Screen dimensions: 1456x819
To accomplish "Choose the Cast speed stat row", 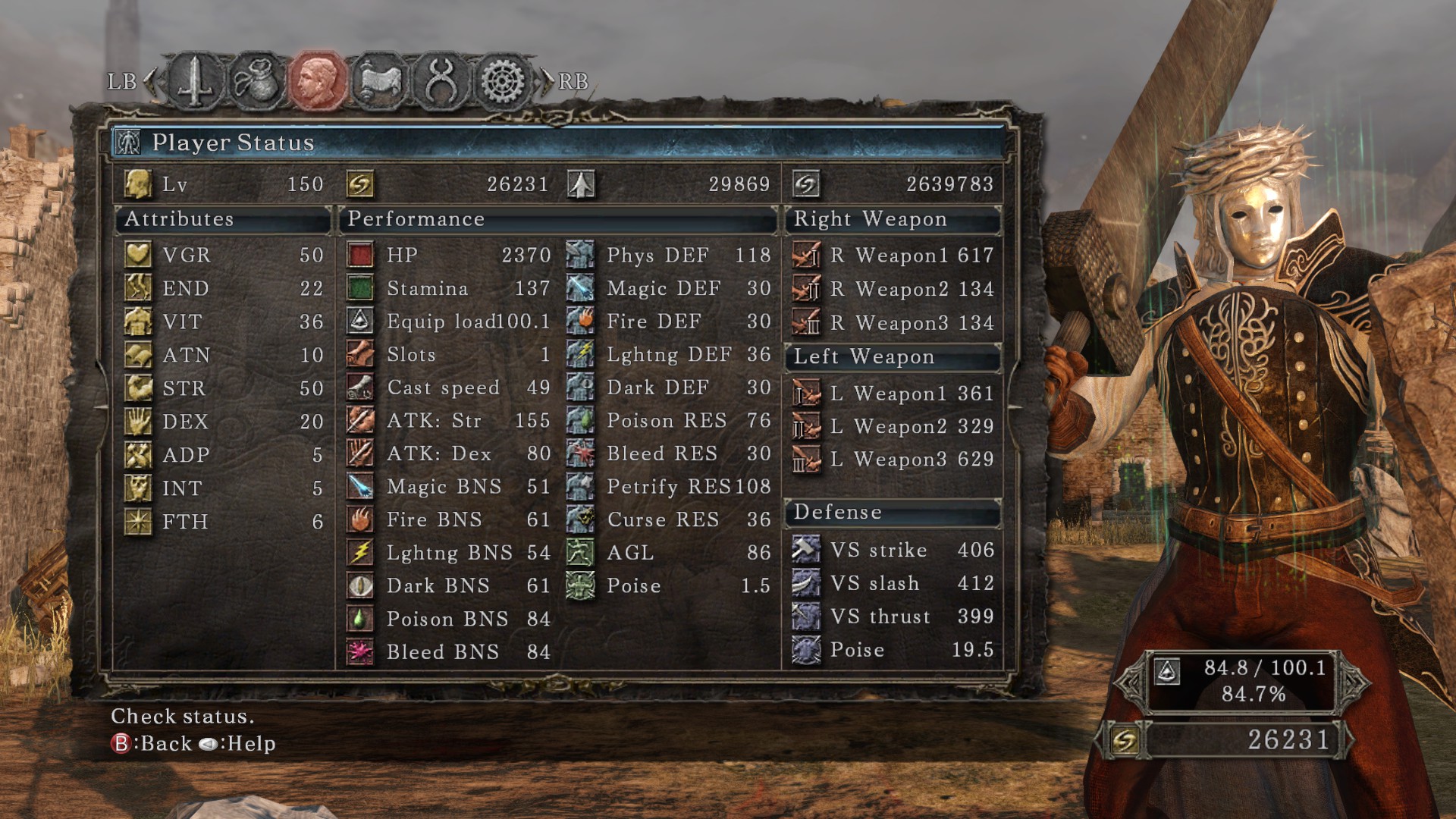I will [448, 388].
